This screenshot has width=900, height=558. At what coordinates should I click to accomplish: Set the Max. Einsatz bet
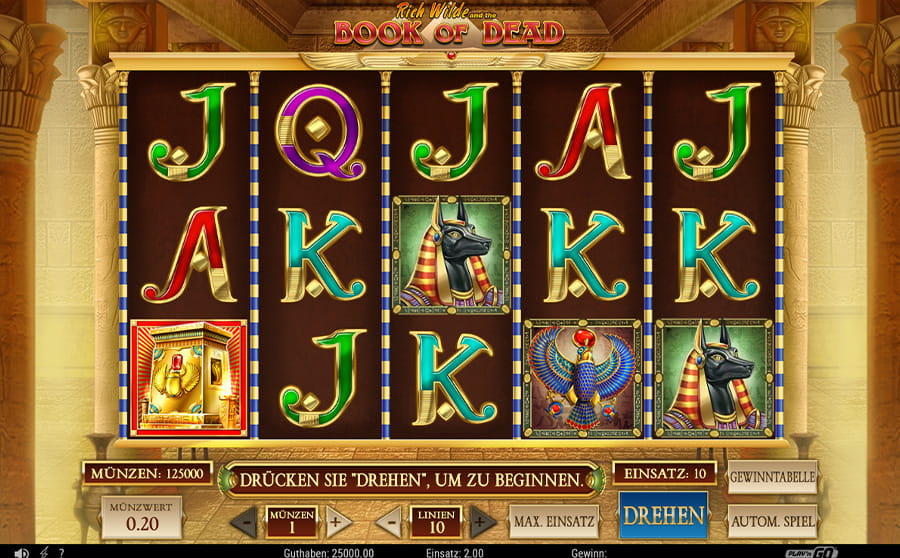point(553,521)
